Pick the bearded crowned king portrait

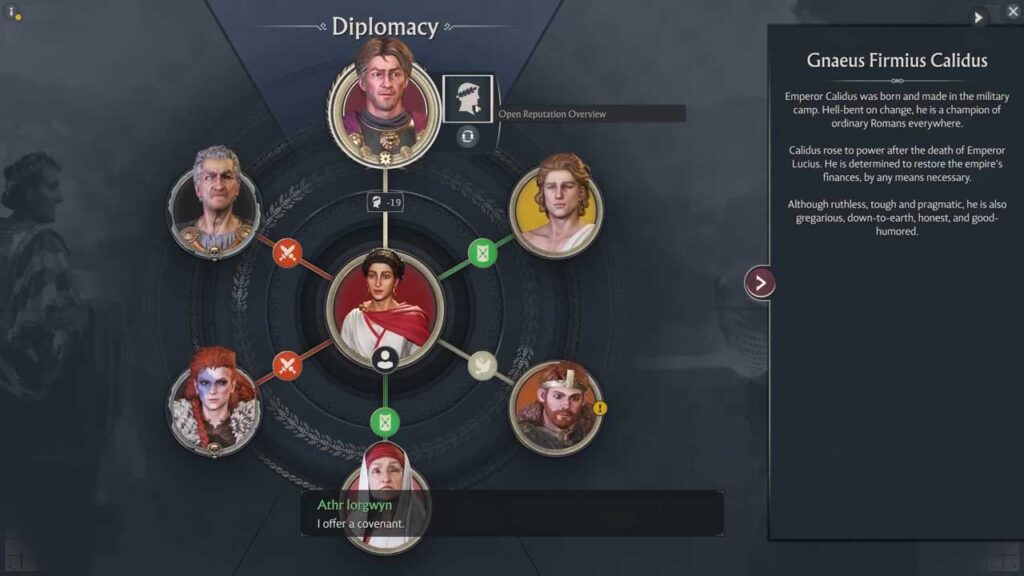[x=555, y=408]
